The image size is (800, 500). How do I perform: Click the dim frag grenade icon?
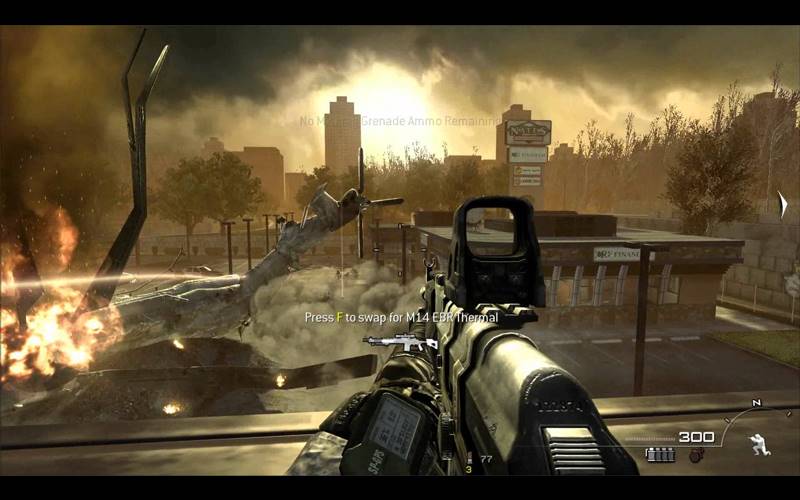(x=696, y=455)
